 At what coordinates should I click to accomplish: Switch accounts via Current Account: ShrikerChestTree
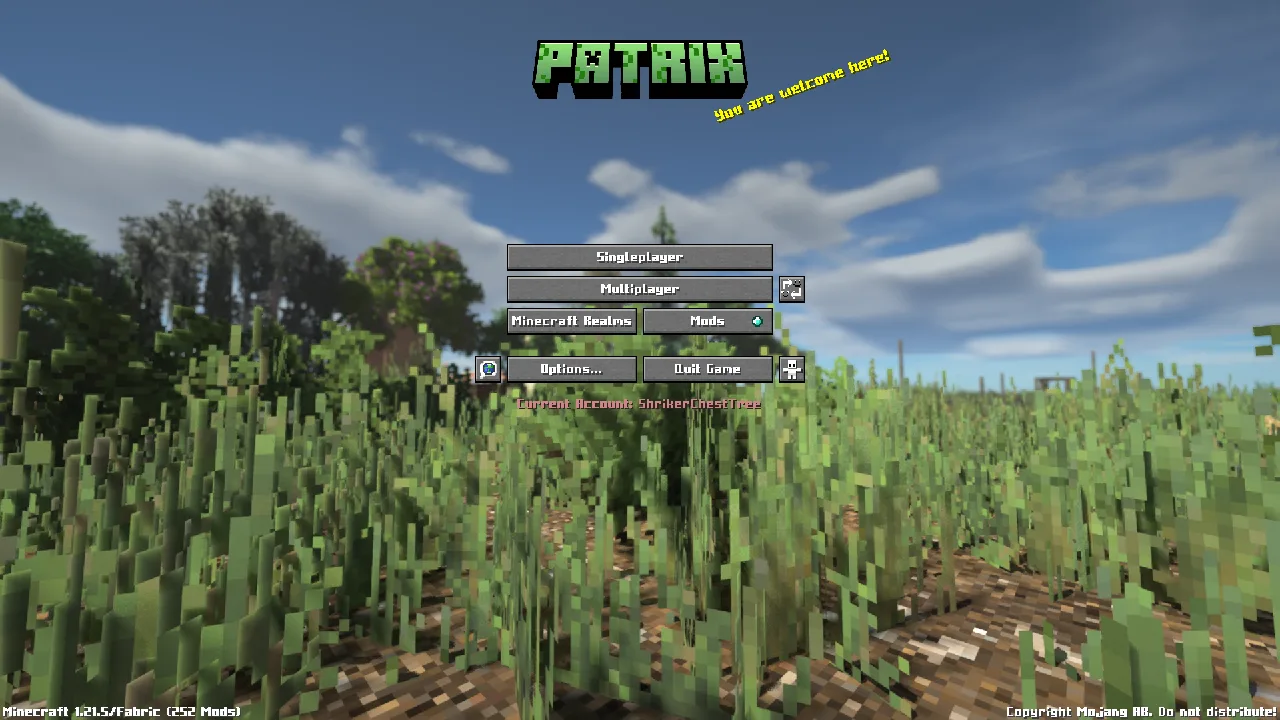(639, 404)
